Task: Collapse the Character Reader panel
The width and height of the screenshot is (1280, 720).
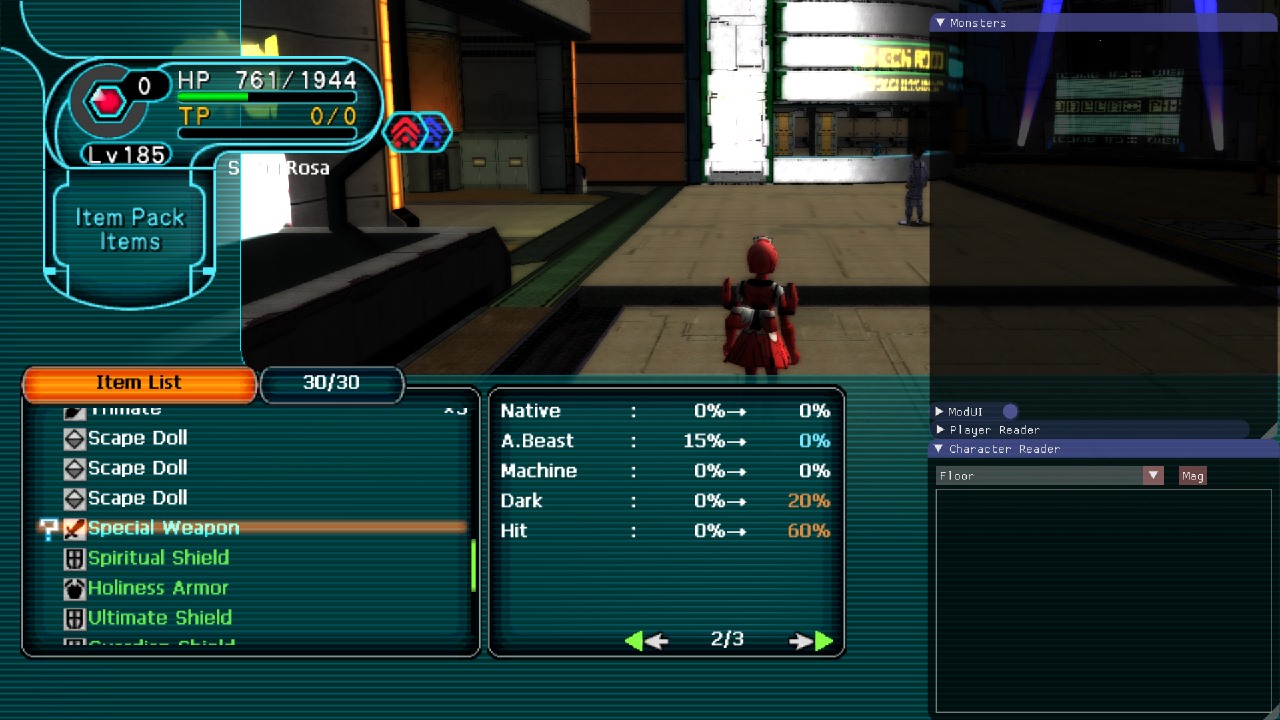Action: [939, 449]
